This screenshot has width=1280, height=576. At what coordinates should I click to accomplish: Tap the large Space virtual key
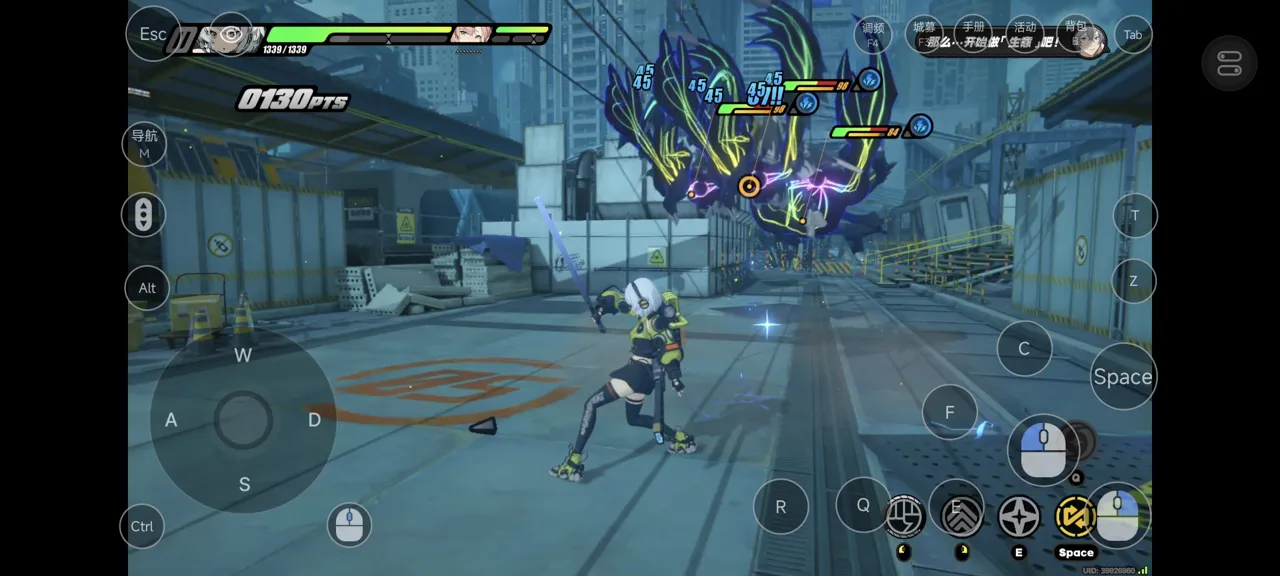(x=1122, y=377)
